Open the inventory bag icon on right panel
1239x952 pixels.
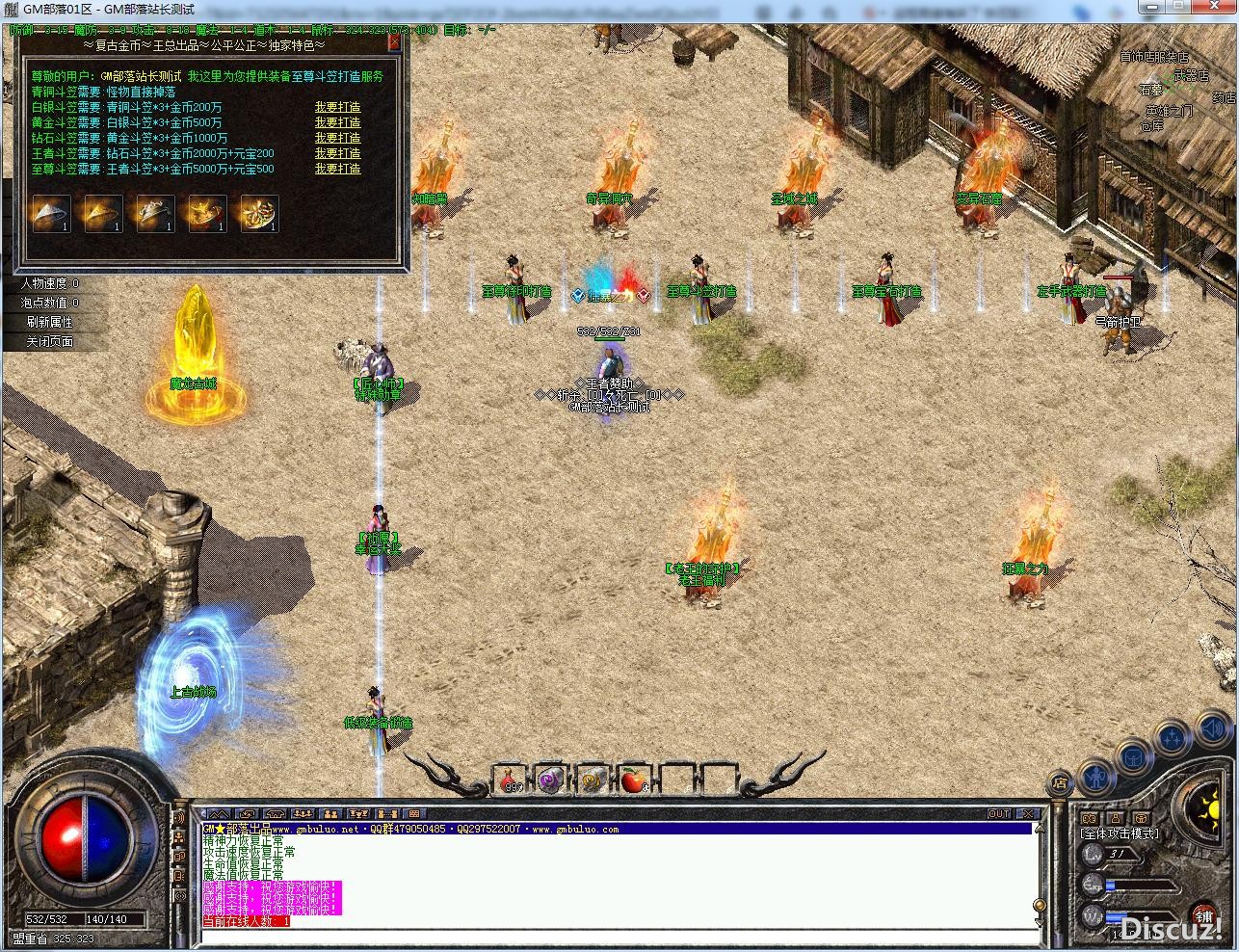pos(1134,756)
